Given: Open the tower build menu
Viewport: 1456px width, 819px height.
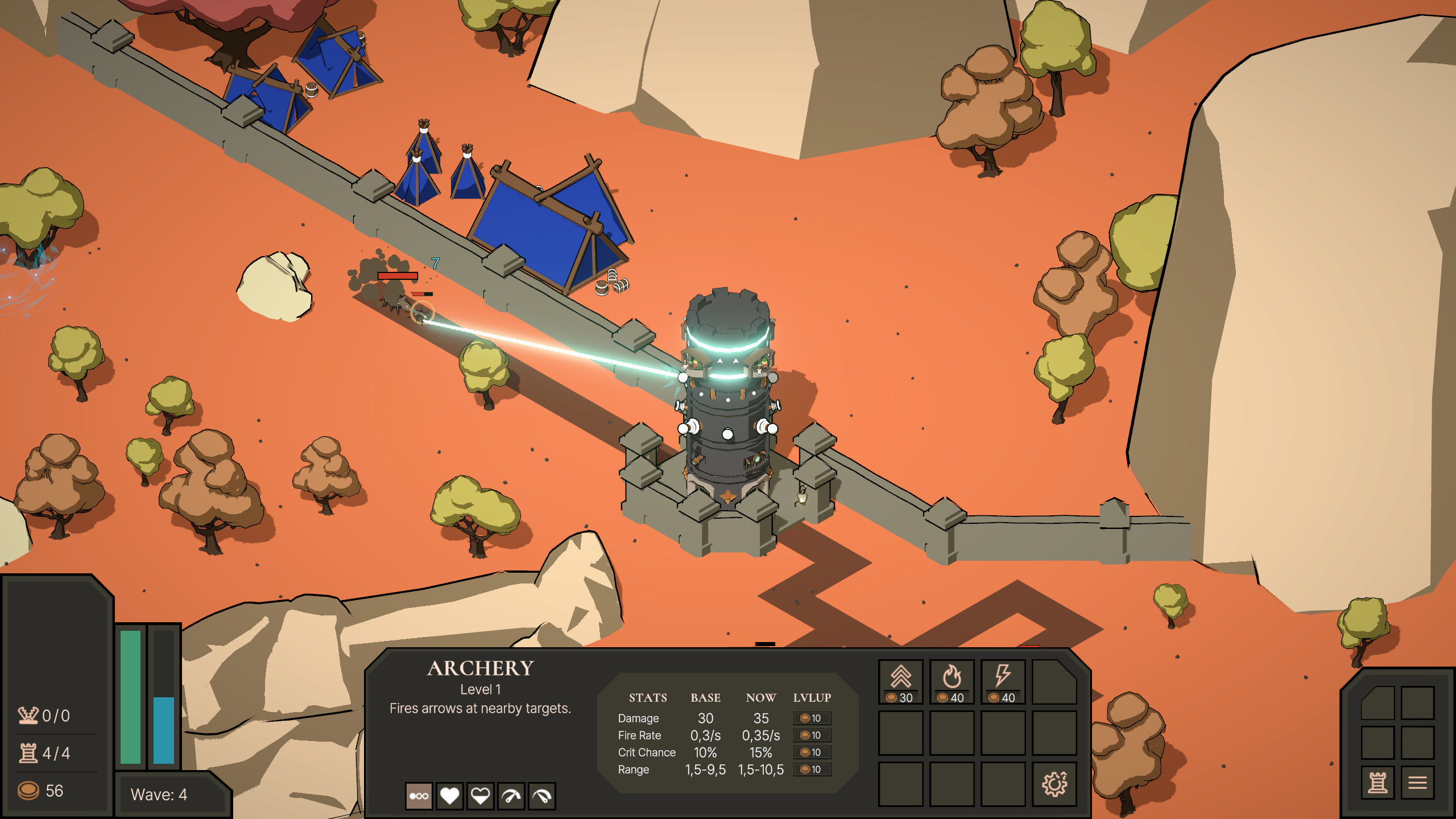Looking at the screenshot, I should tap(1378, 783).
